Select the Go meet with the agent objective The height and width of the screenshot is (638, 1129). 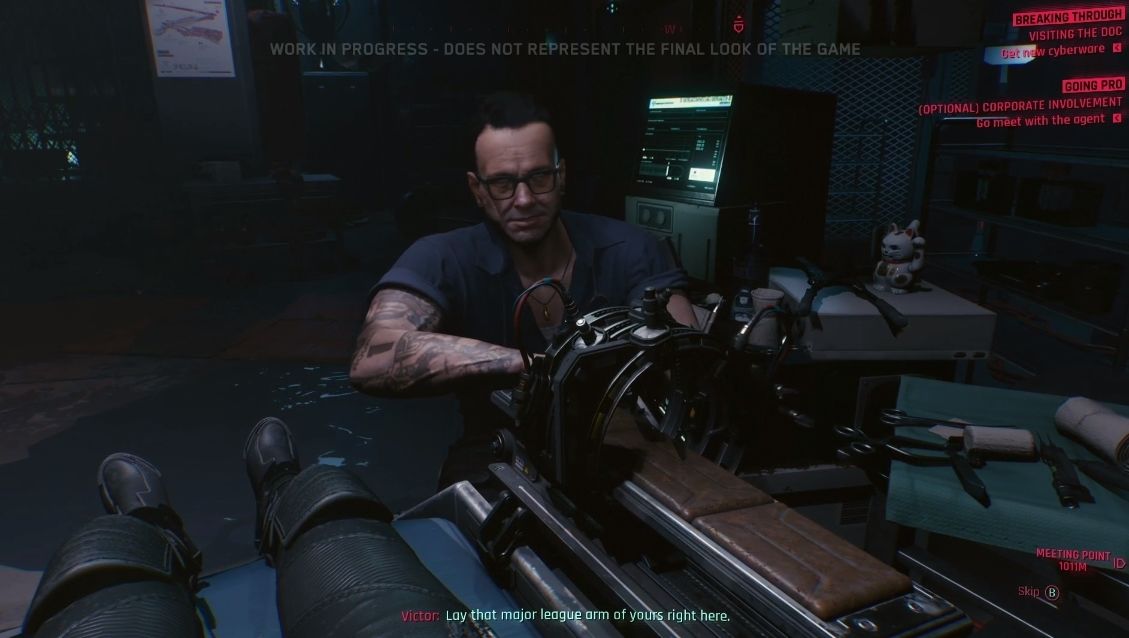coord(1040,120)
